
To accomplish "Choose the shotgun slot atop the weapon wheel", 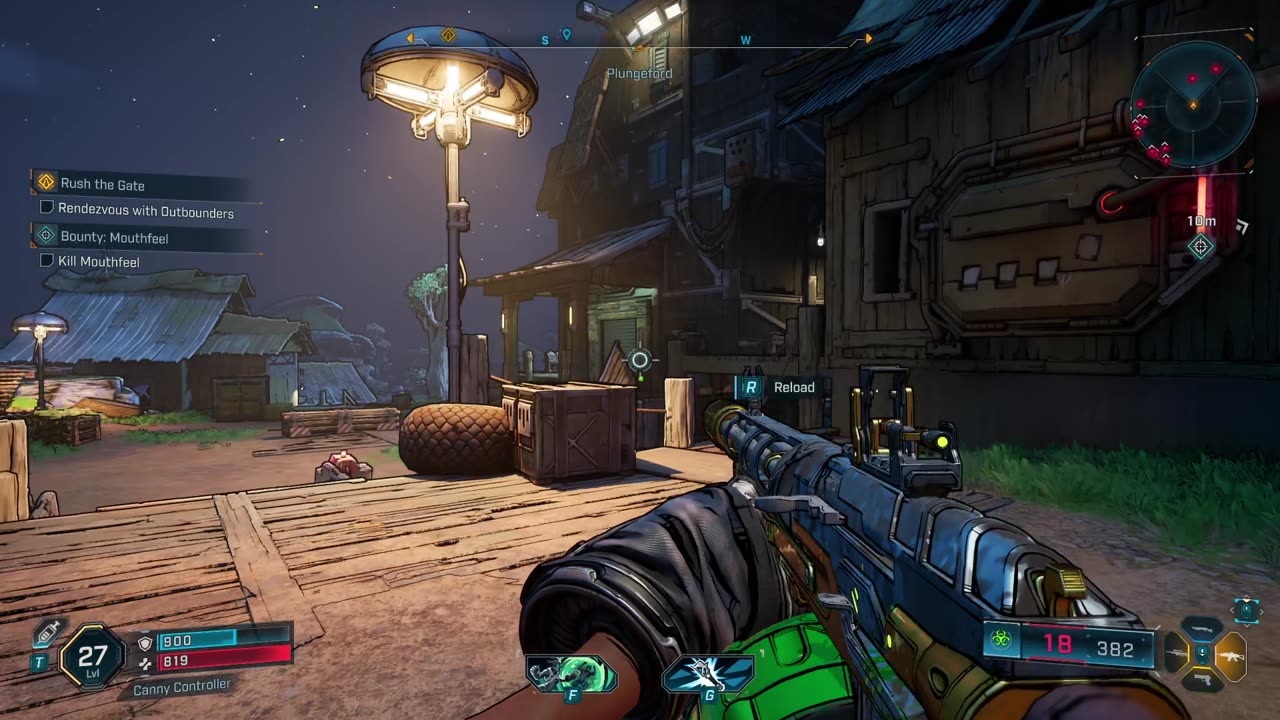I will 1202,629.
